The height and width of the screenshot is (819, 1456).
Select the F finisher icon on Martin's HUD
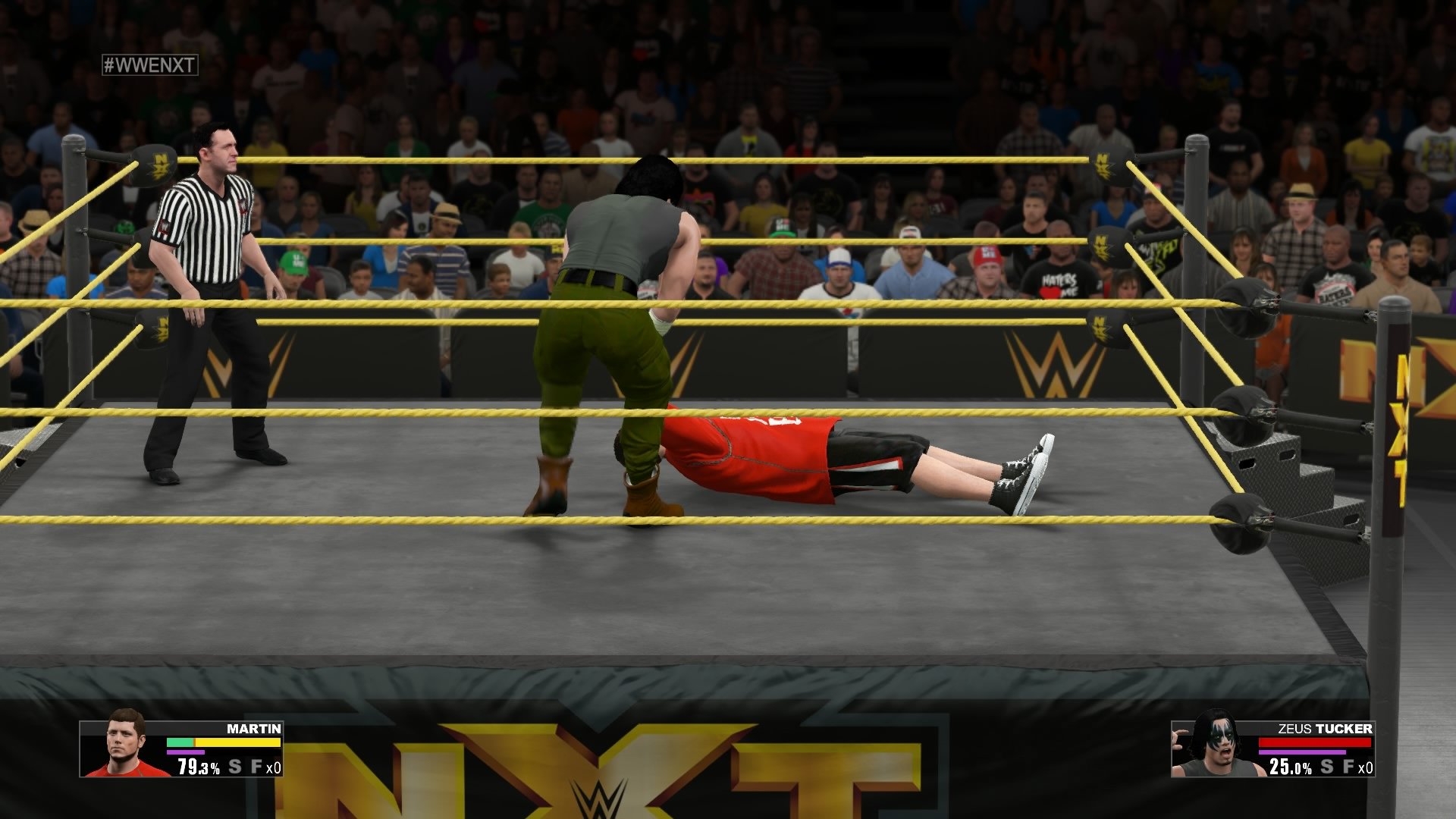coord(256,767)
